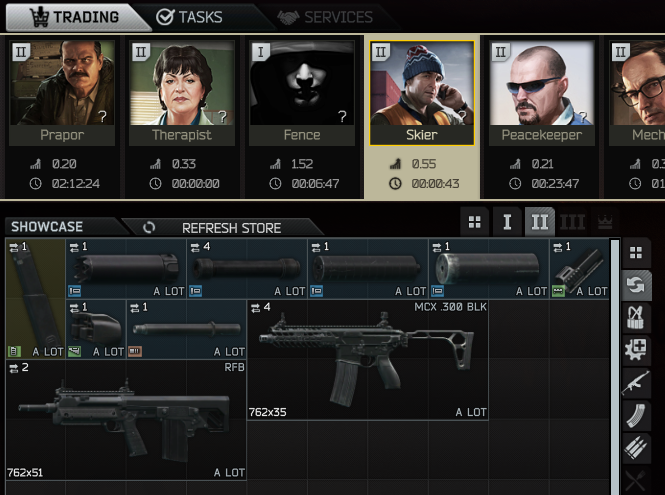Select the MCX .300 BLK rifle
The width and height of the screenshot is (665, 495).
[x=367, y=359]
